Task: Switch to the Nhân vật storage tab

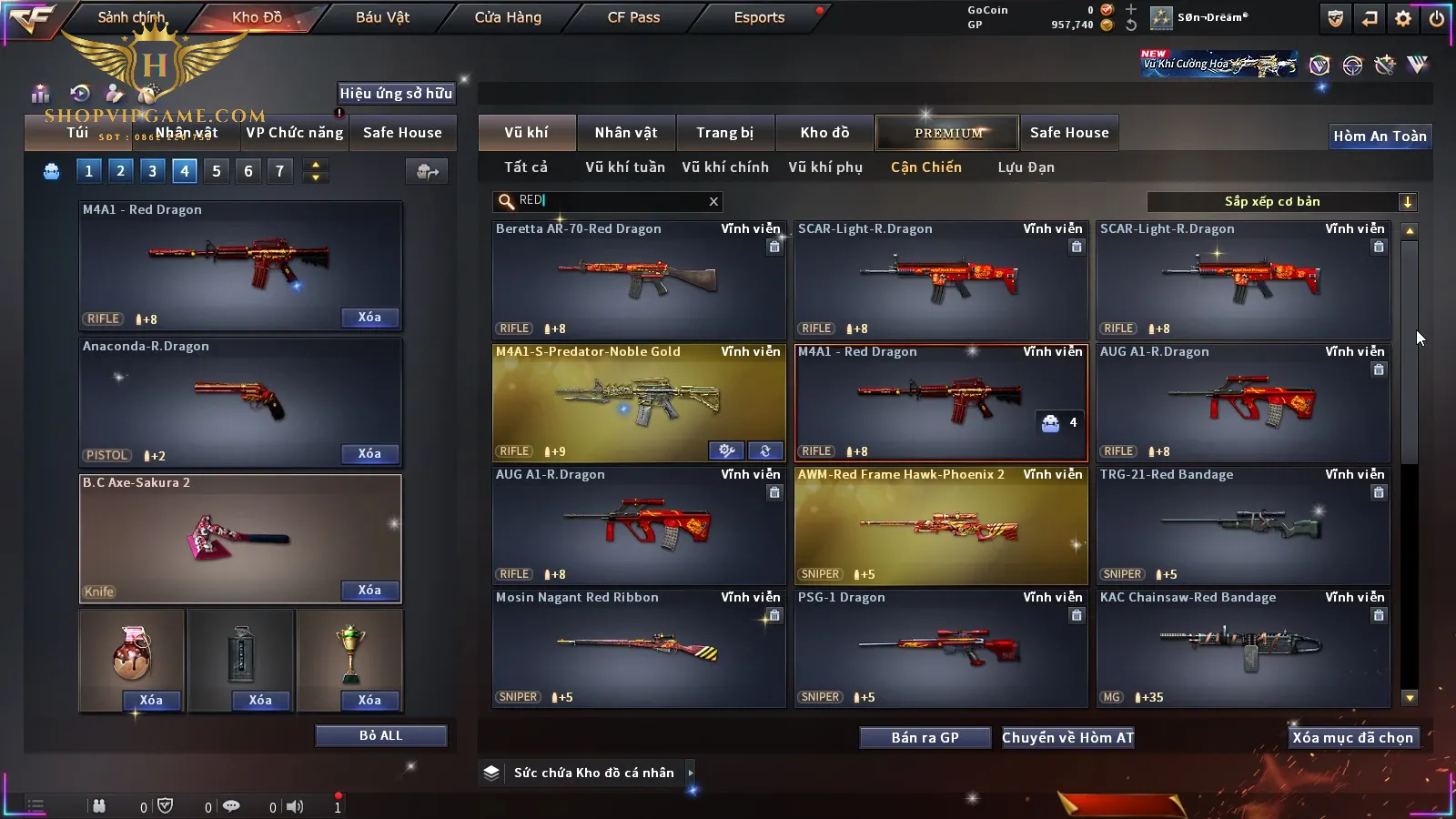Action: click(x=625, y=133)
